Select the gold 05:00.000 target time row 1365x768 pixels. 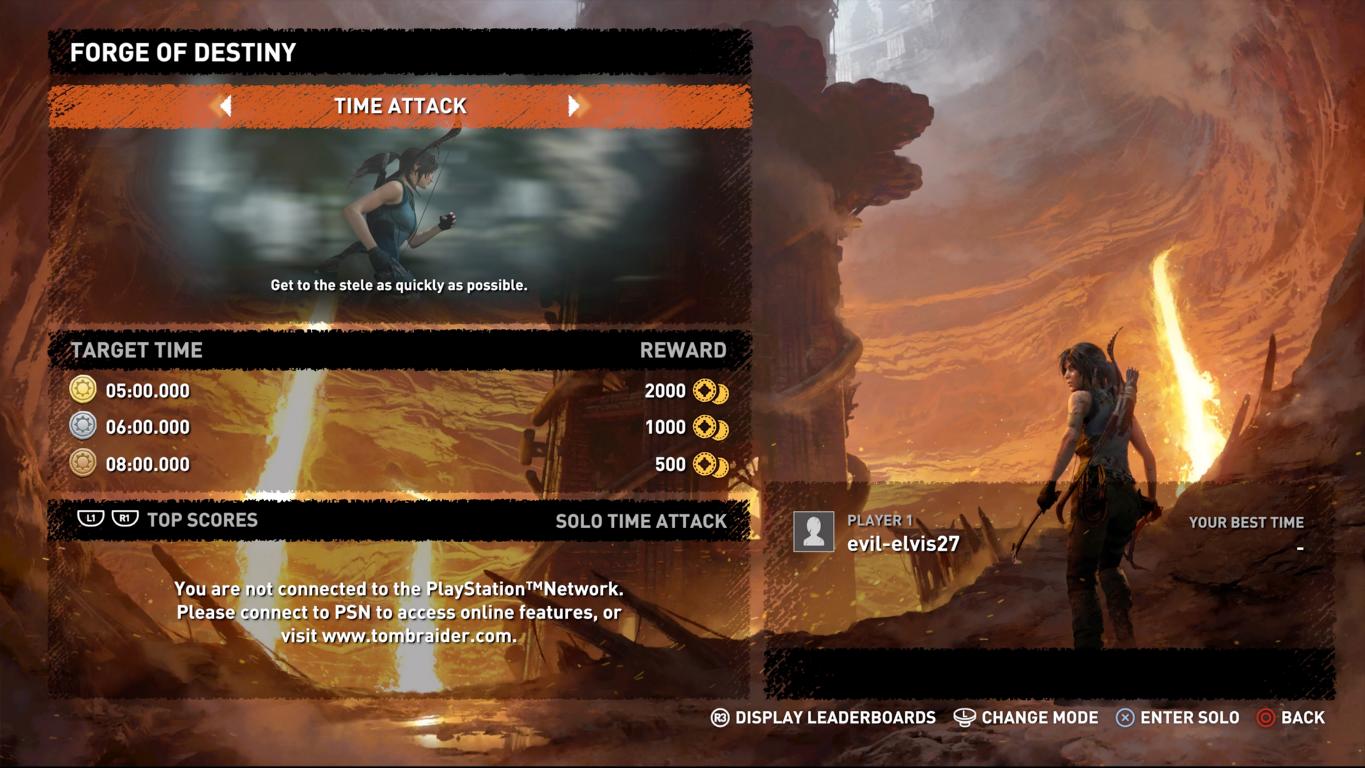point(399,391)
